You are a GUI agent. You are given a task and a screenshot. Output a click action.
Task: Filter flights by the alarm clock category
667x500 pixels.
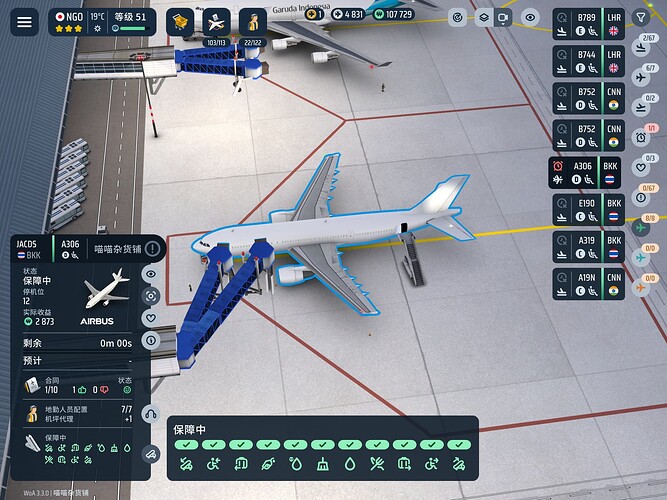641,136
